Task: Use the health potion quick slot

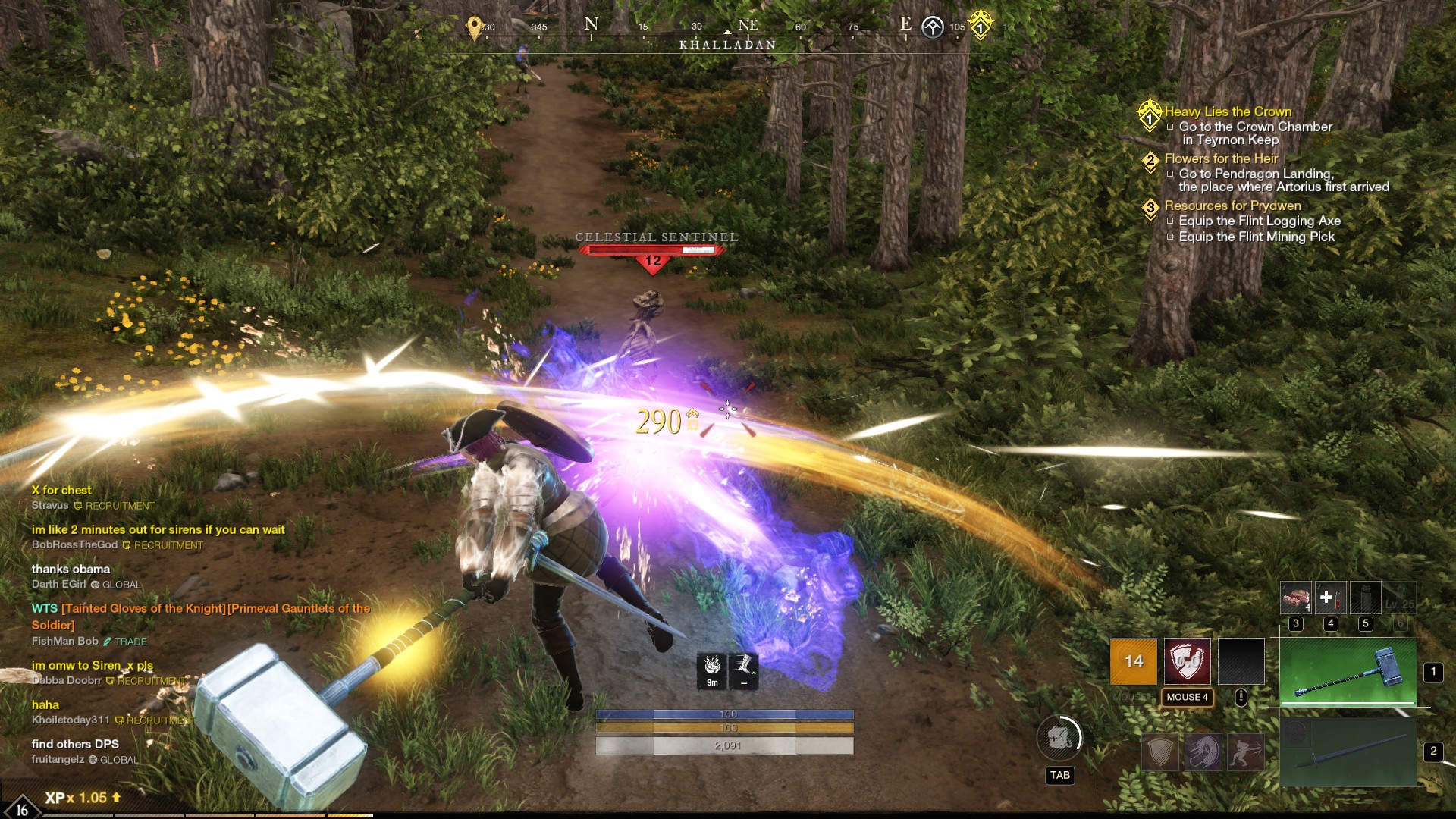Action: pyautogui.click(x=1330, y=598)
